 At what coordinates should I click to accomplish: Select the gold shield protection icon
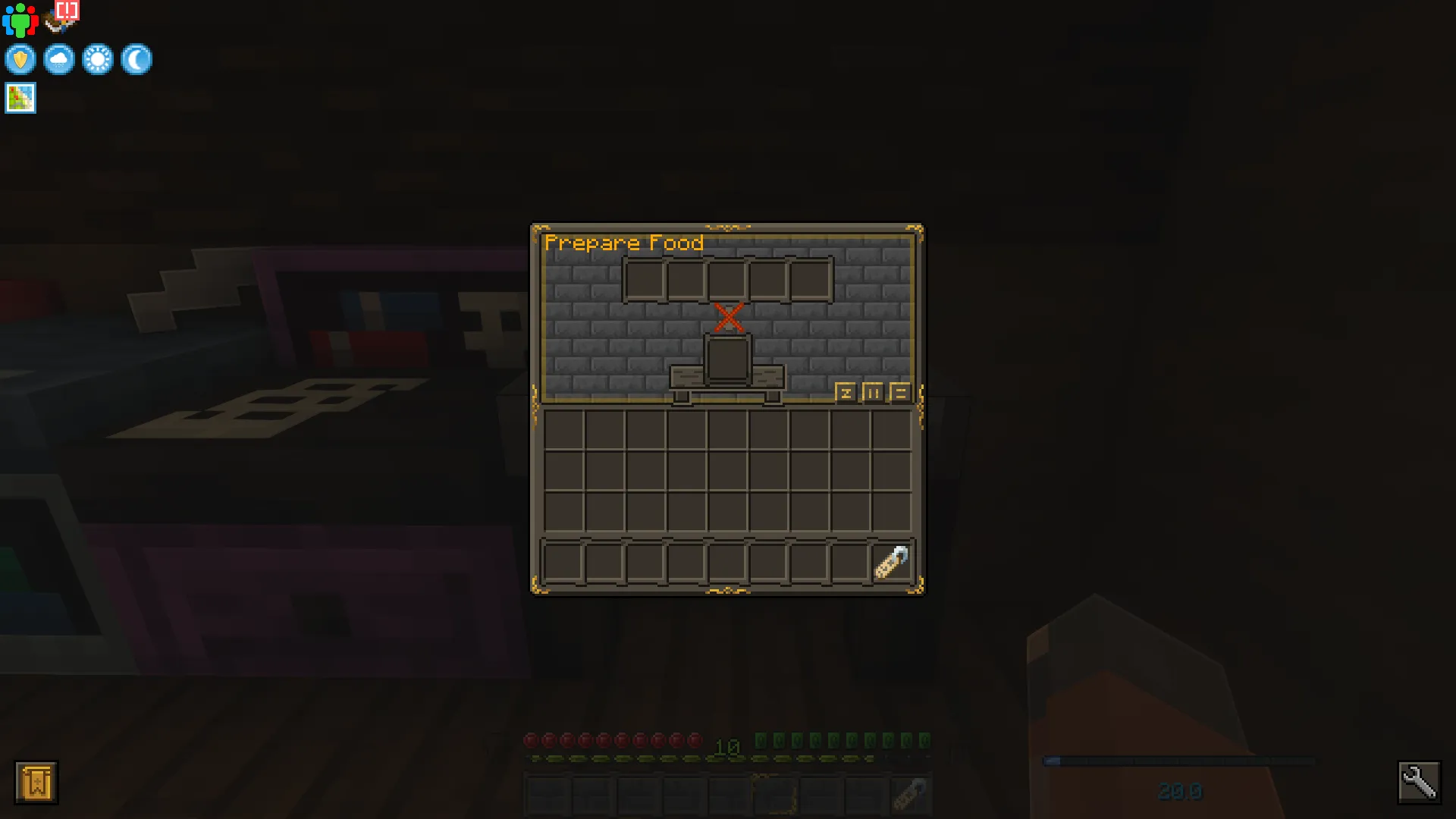(x=20, y=59)
